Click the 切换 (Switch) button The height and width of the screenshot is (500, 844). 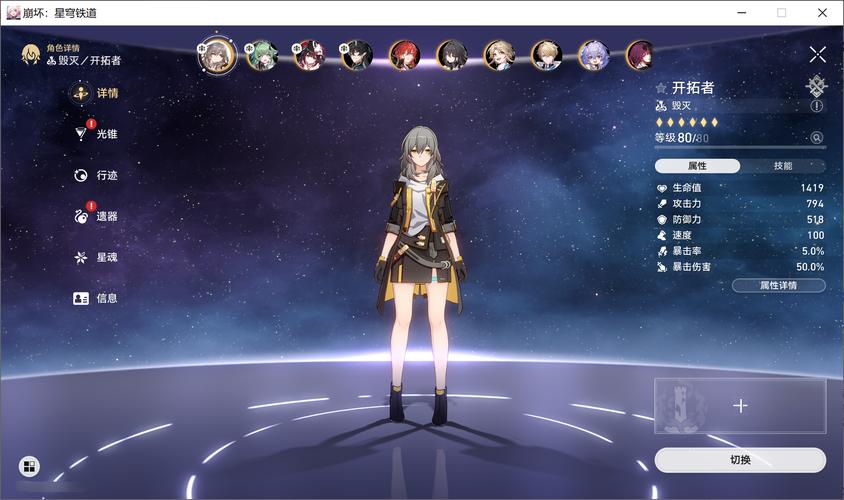pyautogui.click(x=740, y=460)
